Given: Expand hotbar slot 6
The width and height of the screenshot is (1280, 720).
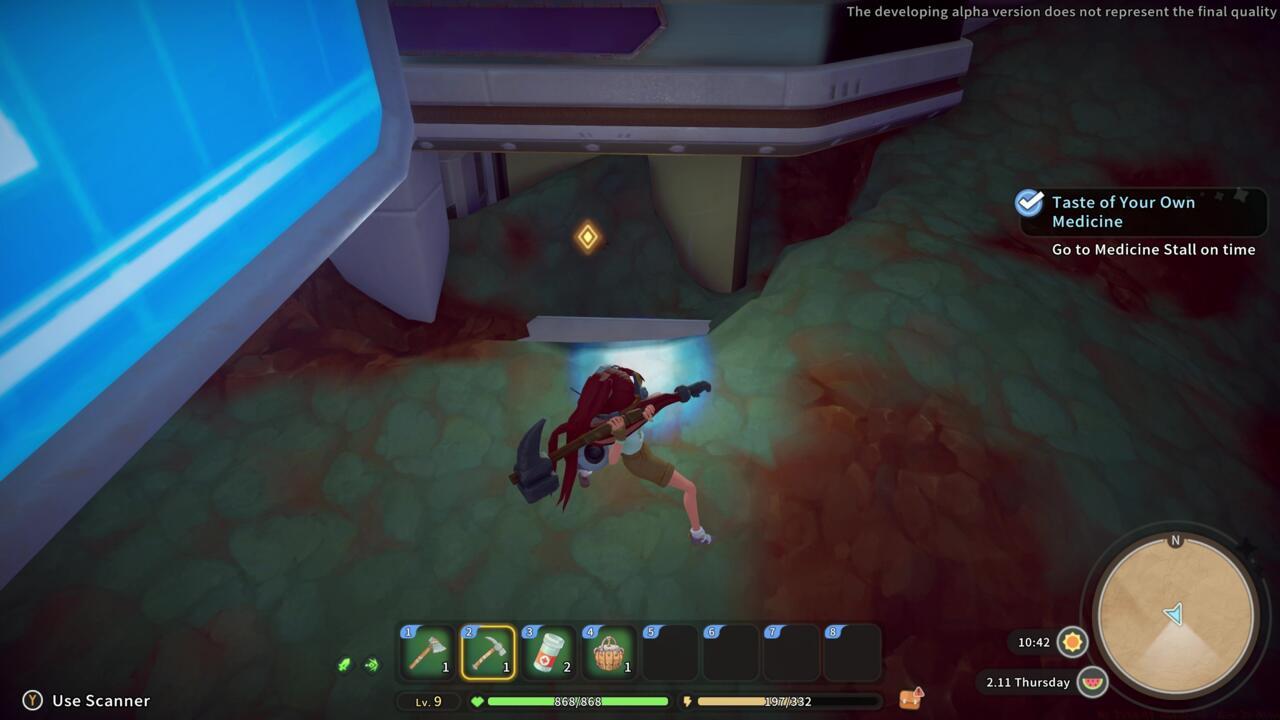Looking at the screenshot, I should click(730, 651).
